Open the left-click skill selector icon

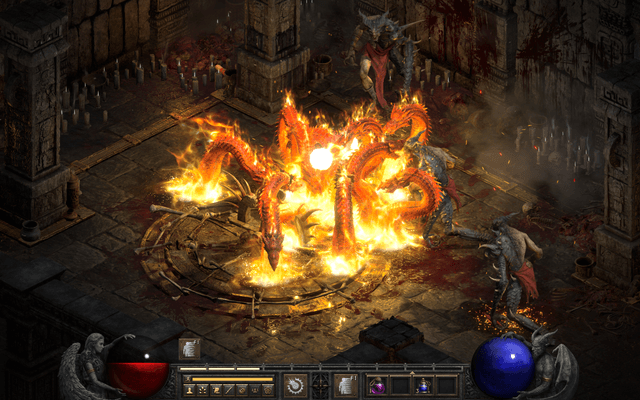[295, 384]
